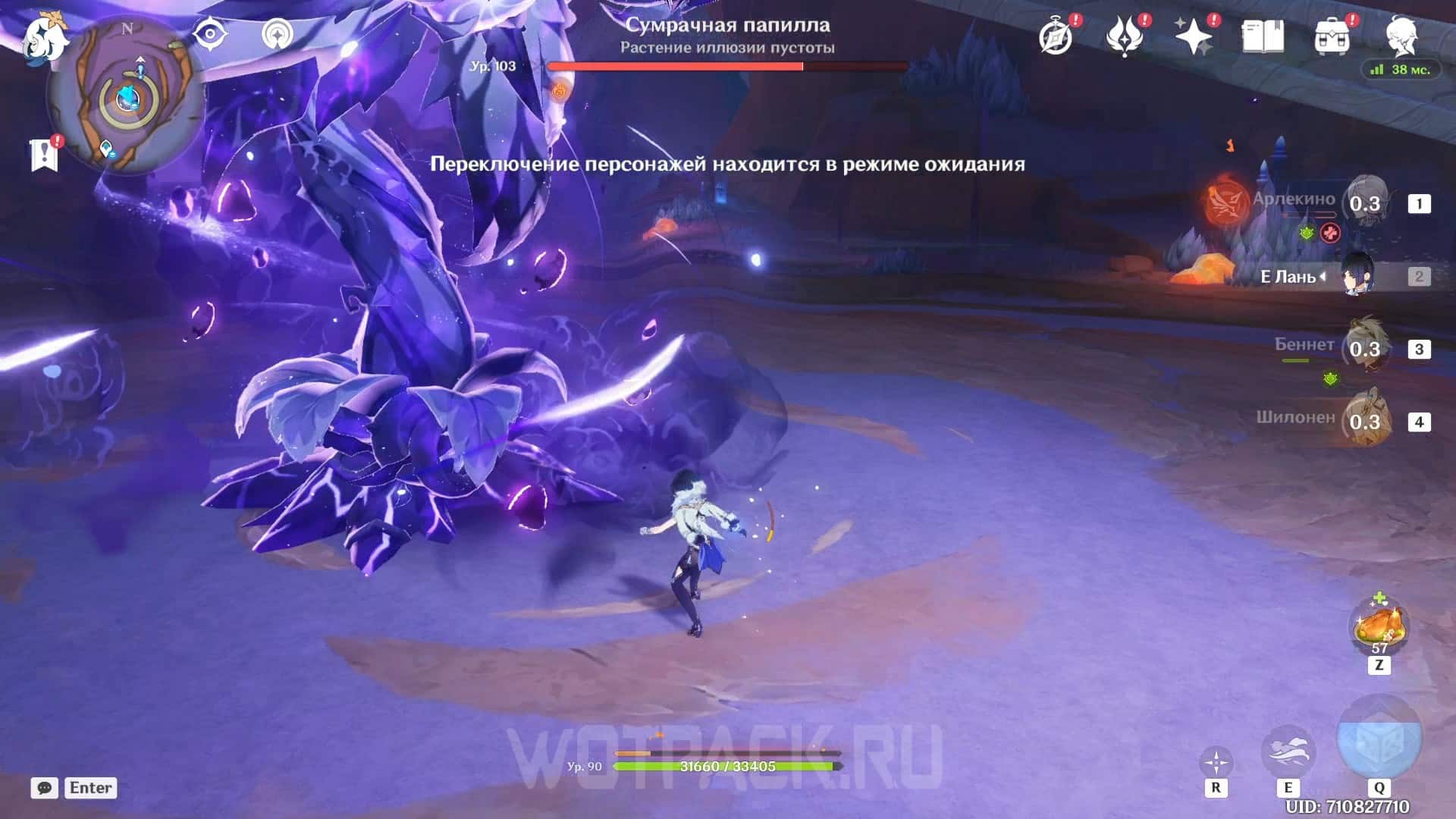This screenshot has width=1456, height=819.
Task: Switch to party member Беннет
Action: (1365, 348)
